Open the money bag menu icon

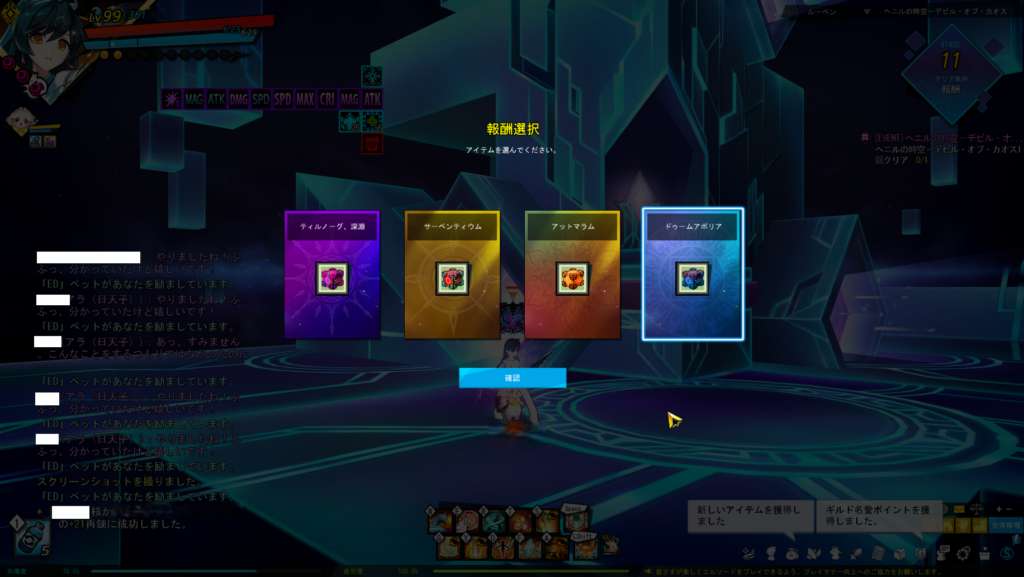point(792,553)
